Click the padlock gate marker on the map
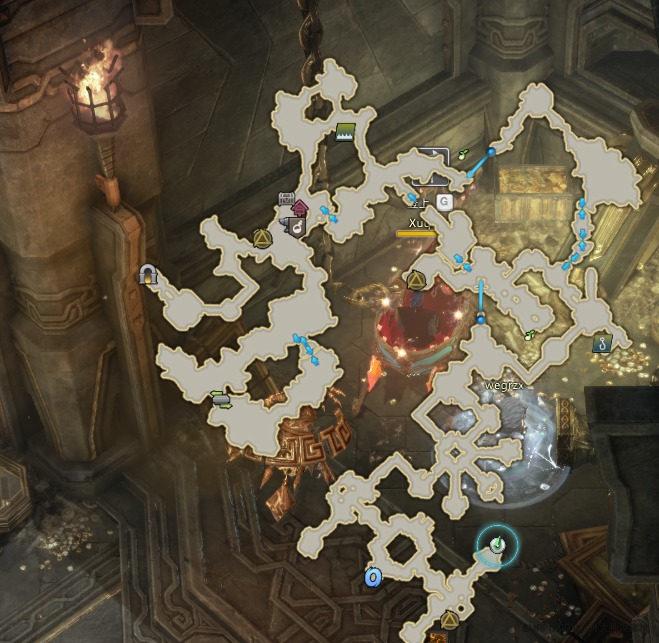 [x=149, y=273]
